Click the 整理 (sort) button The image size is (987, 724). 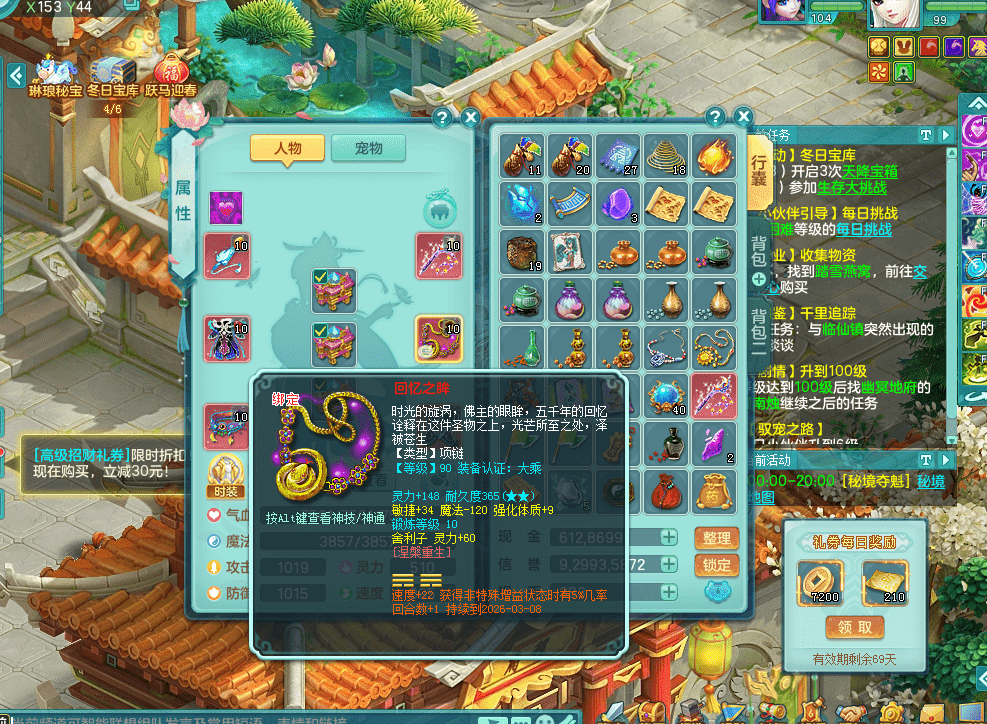tap(716, 538)
